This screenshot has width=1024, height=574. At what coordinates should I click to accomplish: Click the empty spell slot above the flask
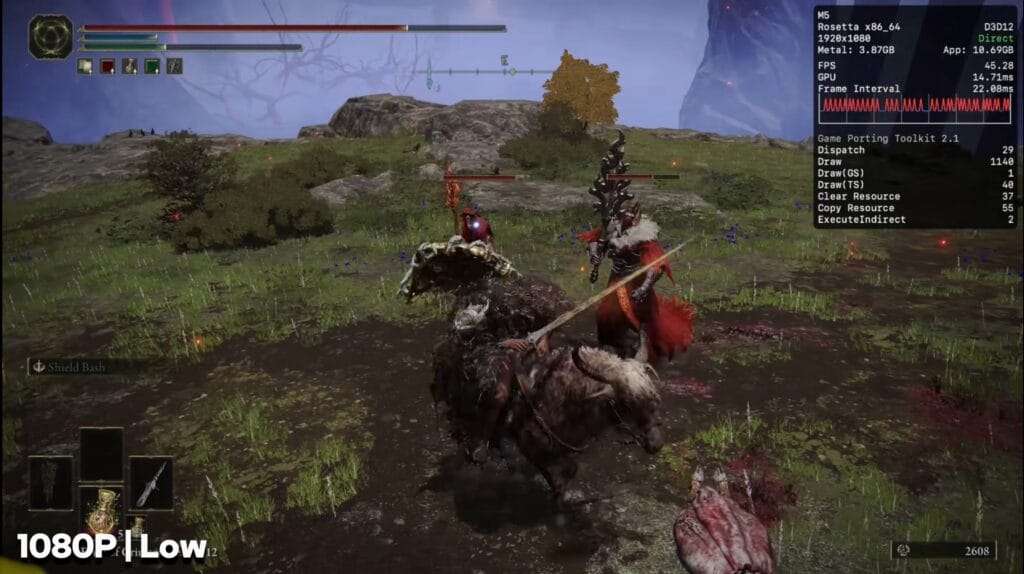[101, 455]
